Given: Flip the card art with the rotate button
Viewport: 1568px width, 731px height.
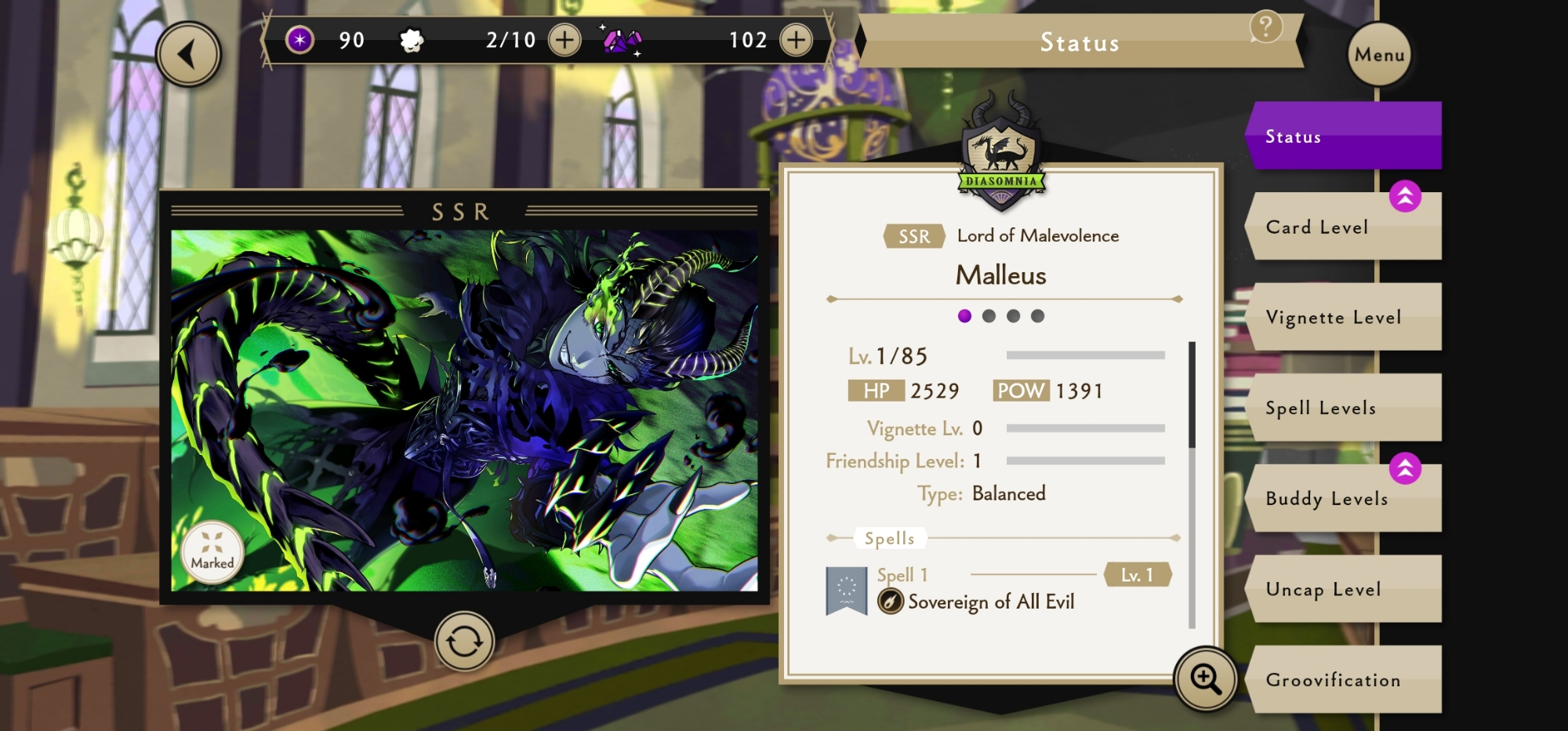Looking at the screenshot, I should click(x=464, y=642).
